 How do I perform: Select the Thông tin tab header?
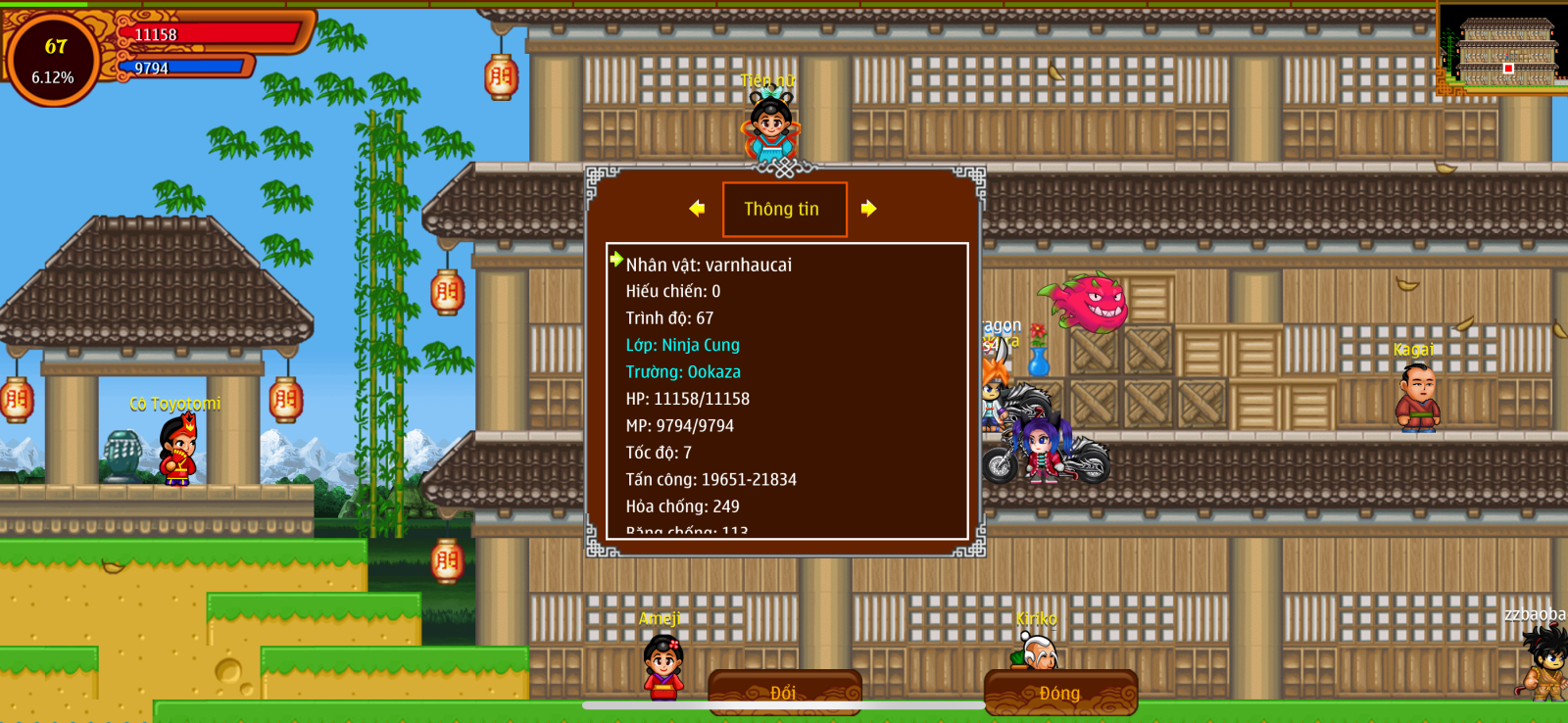coord(784,209)
